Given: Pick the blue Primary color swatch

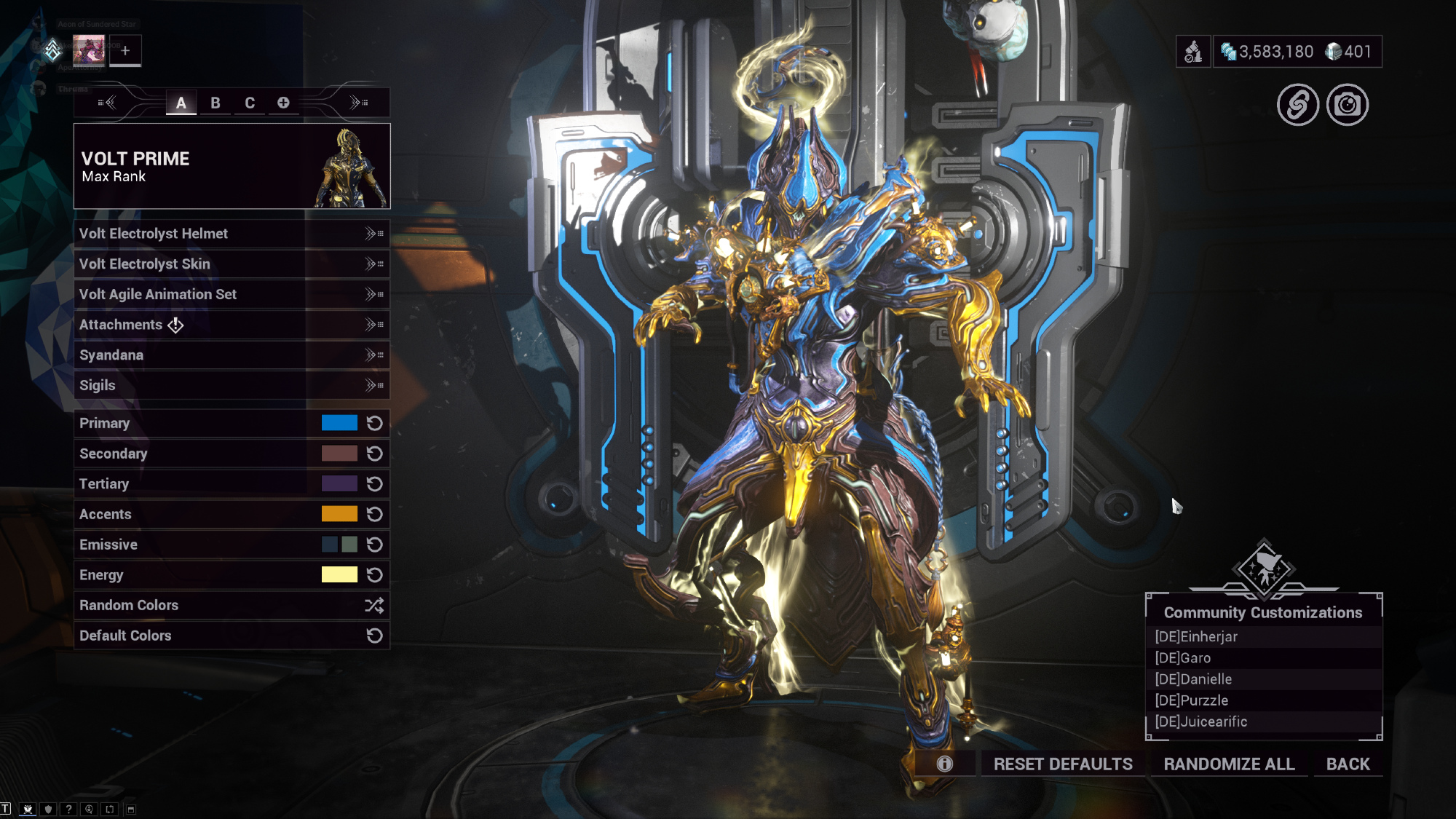Looking at the screenshot, I should tap(339, 423).
